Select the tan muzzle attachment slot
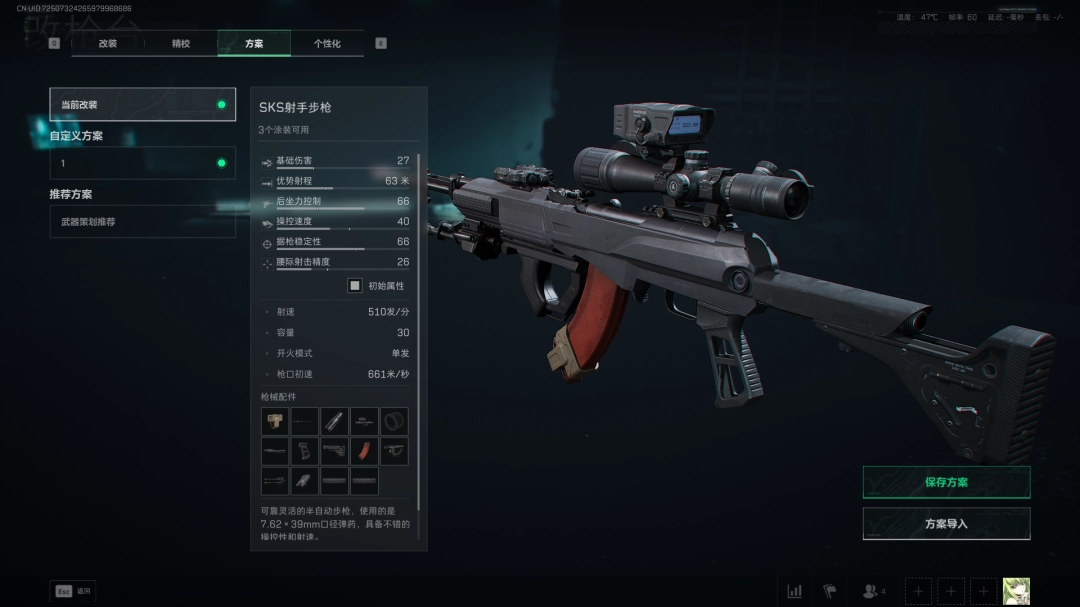This screenshot has height=607, width=1080. point(275,421)
